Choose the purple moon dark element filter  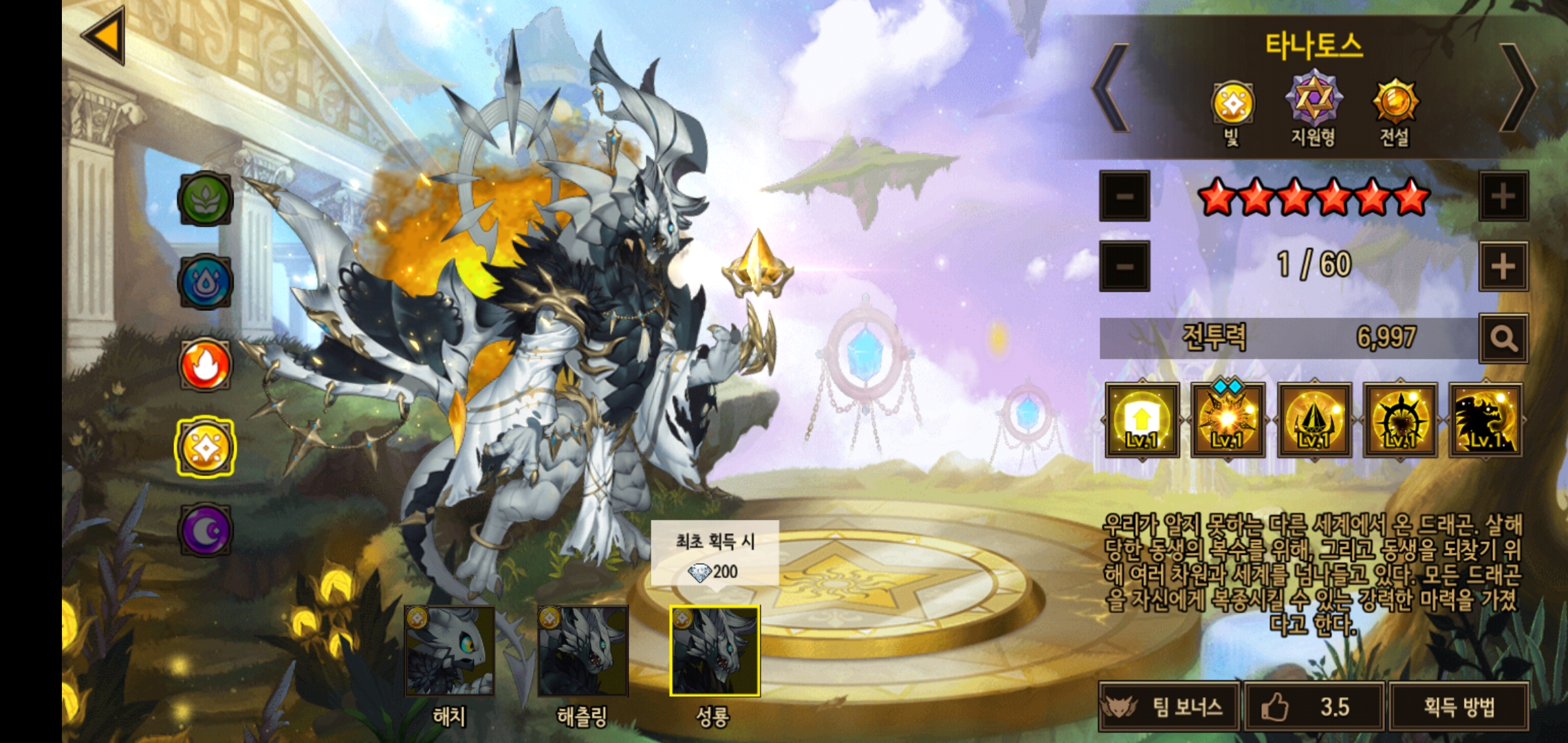(205, 530)
